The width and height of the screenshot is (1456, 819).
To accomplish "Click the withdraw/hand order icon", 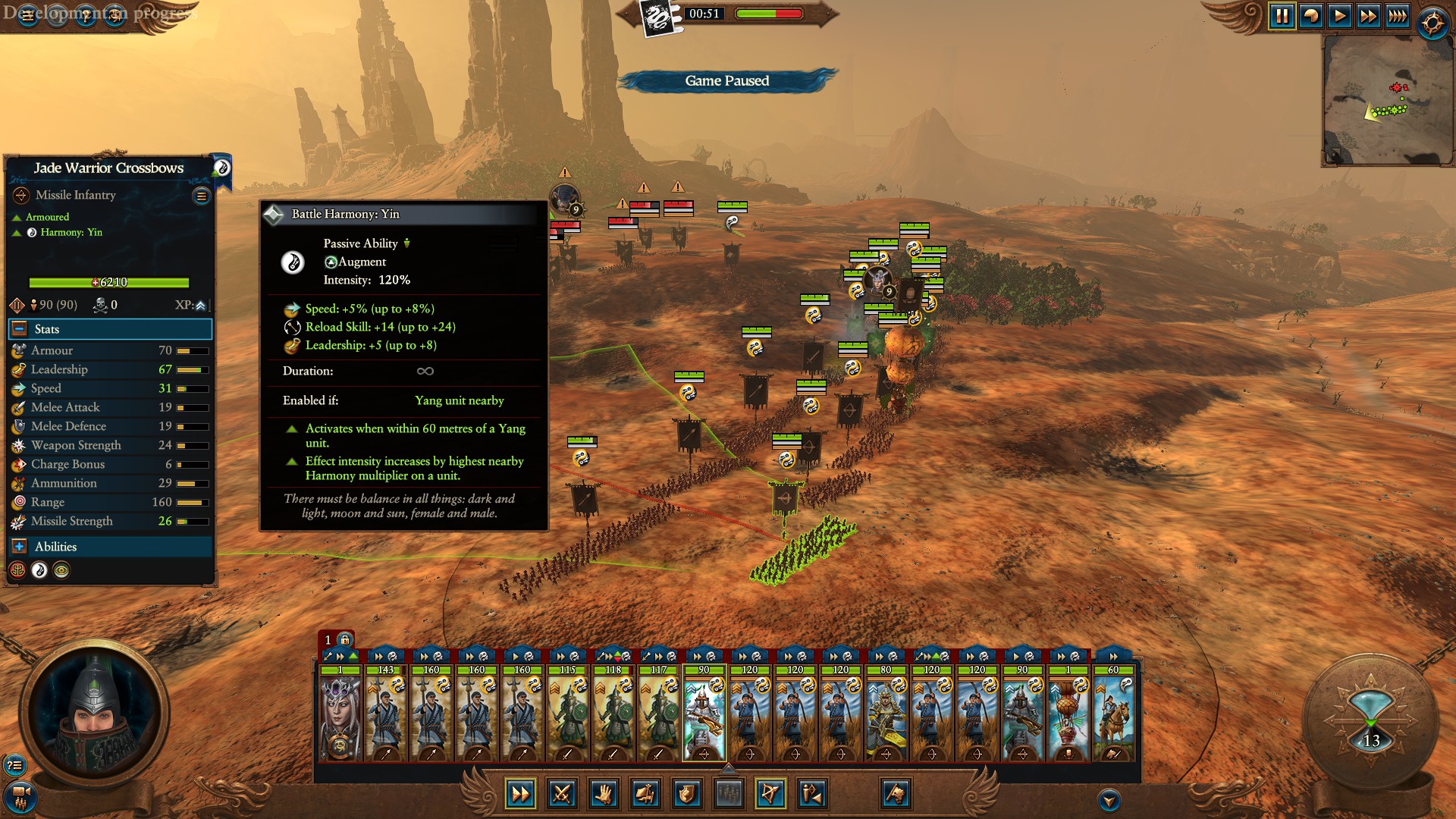I will pyautogui.click(x=605, y=795).
